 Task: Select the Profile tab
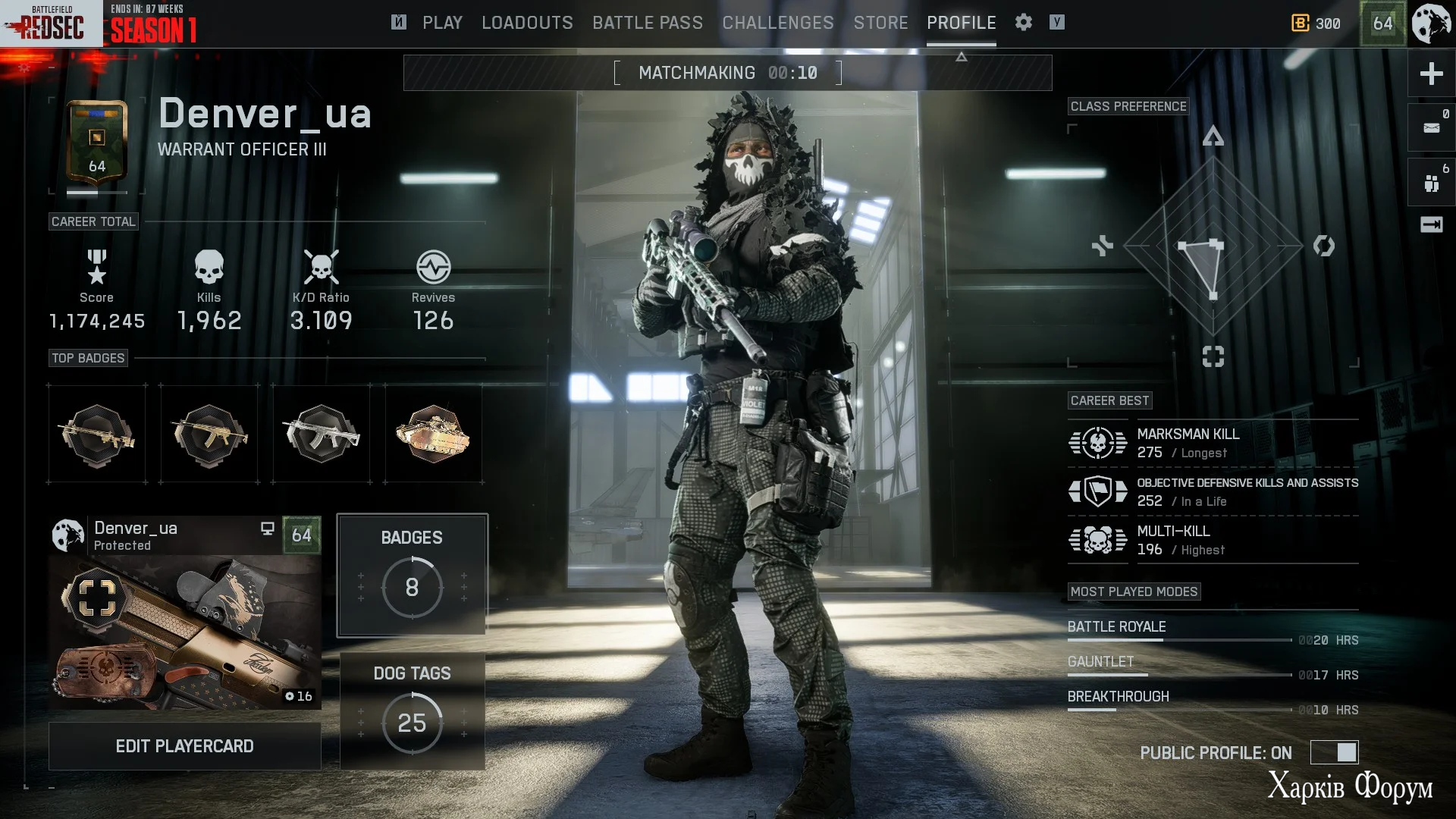pos(961,23)
